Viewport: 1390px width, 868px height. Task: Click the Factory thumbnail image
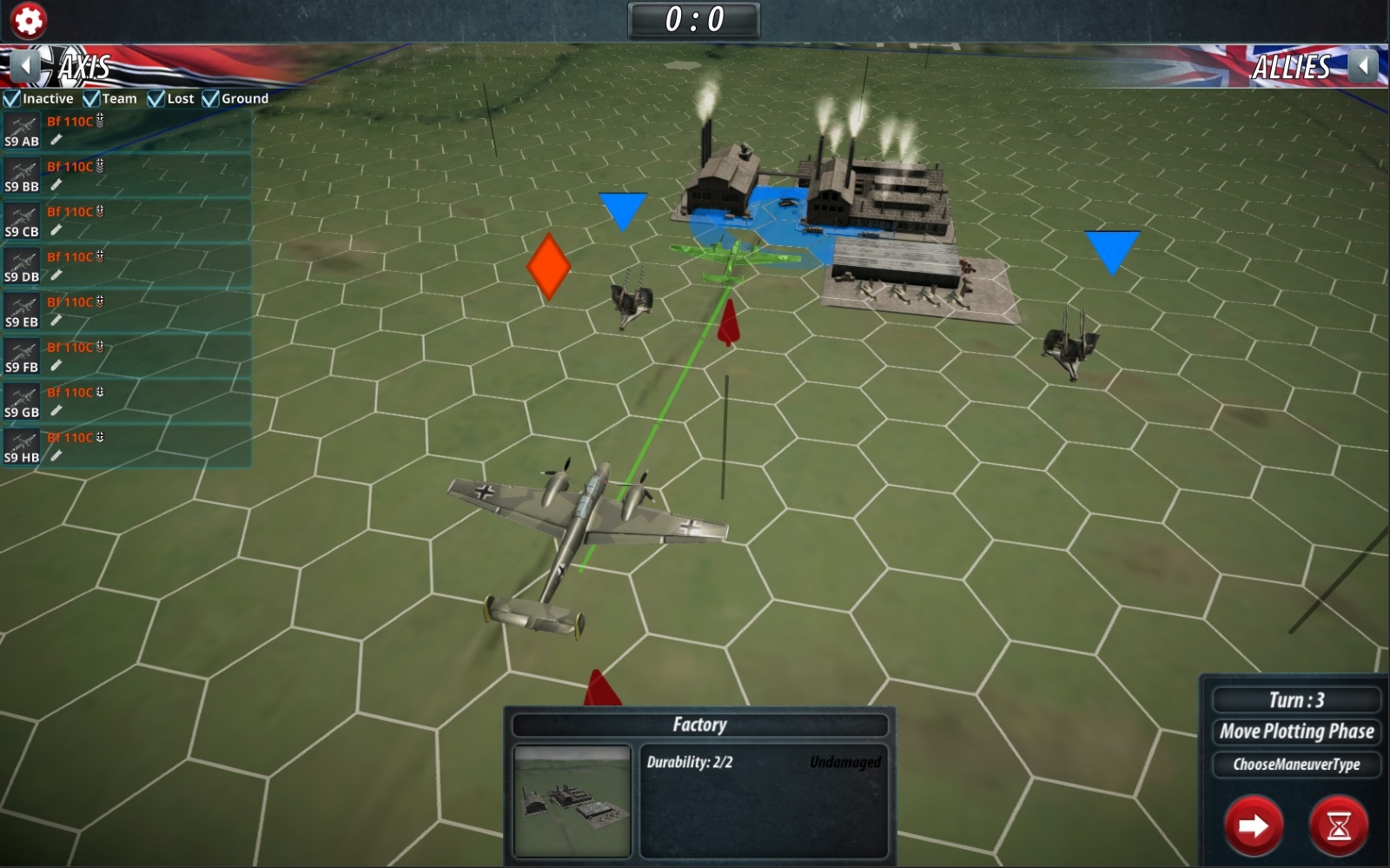572,801
